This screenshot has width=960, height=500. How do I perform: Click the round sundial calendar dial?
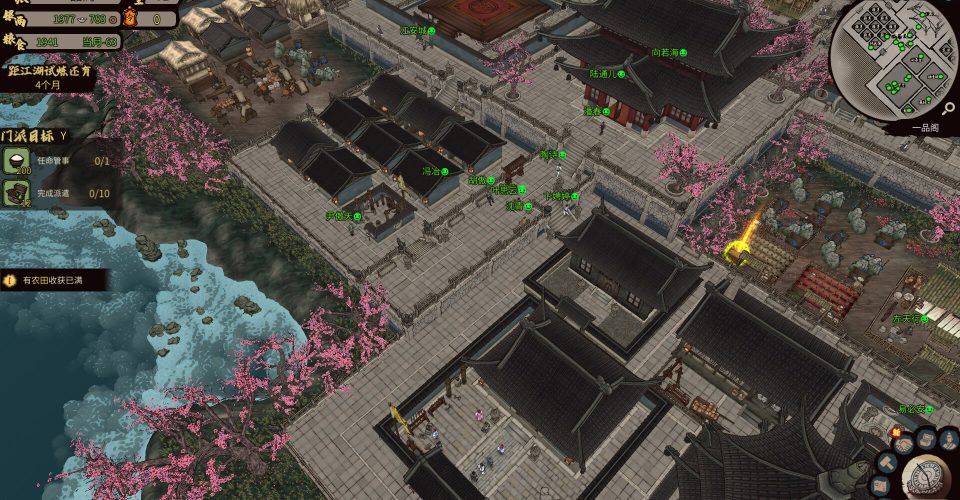[923, 479]
